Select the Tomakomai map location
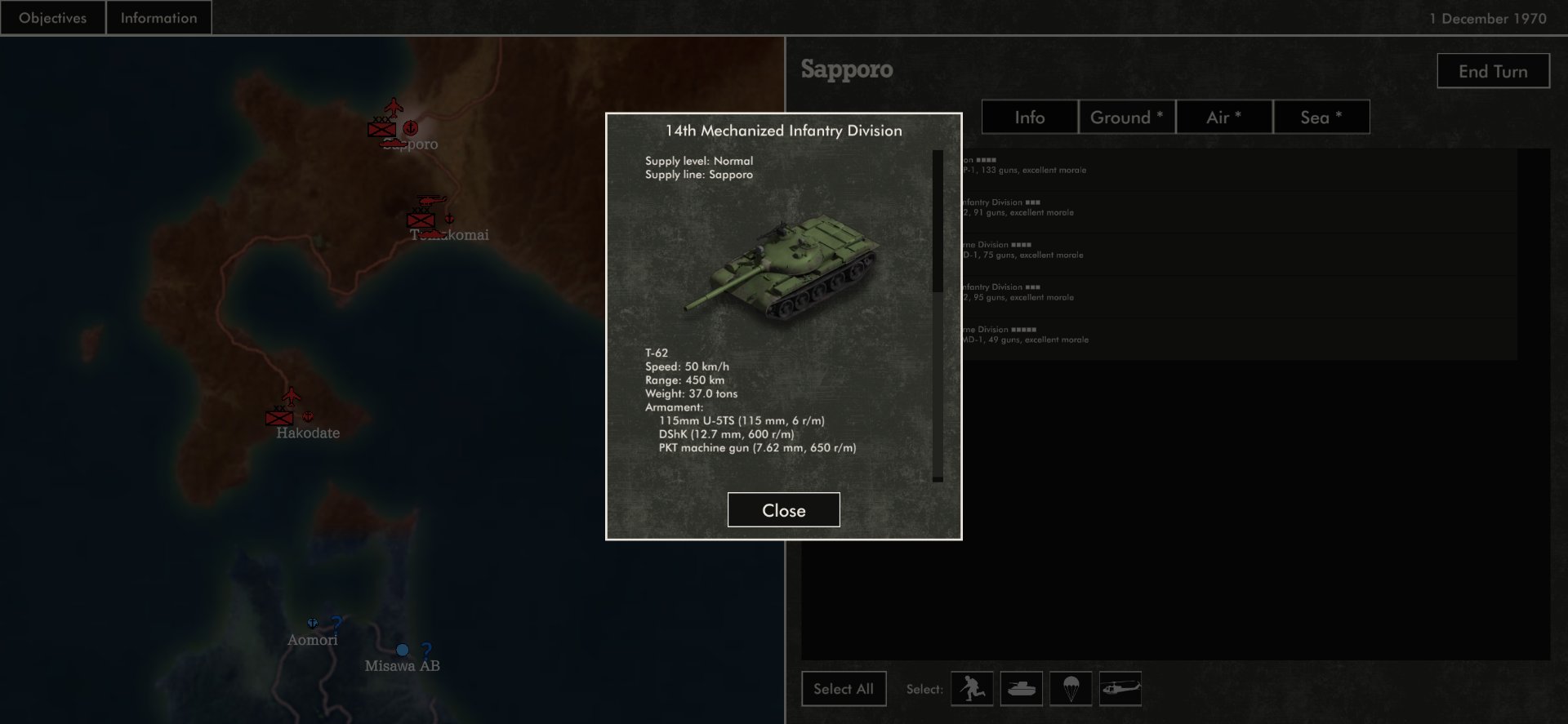 449,234
